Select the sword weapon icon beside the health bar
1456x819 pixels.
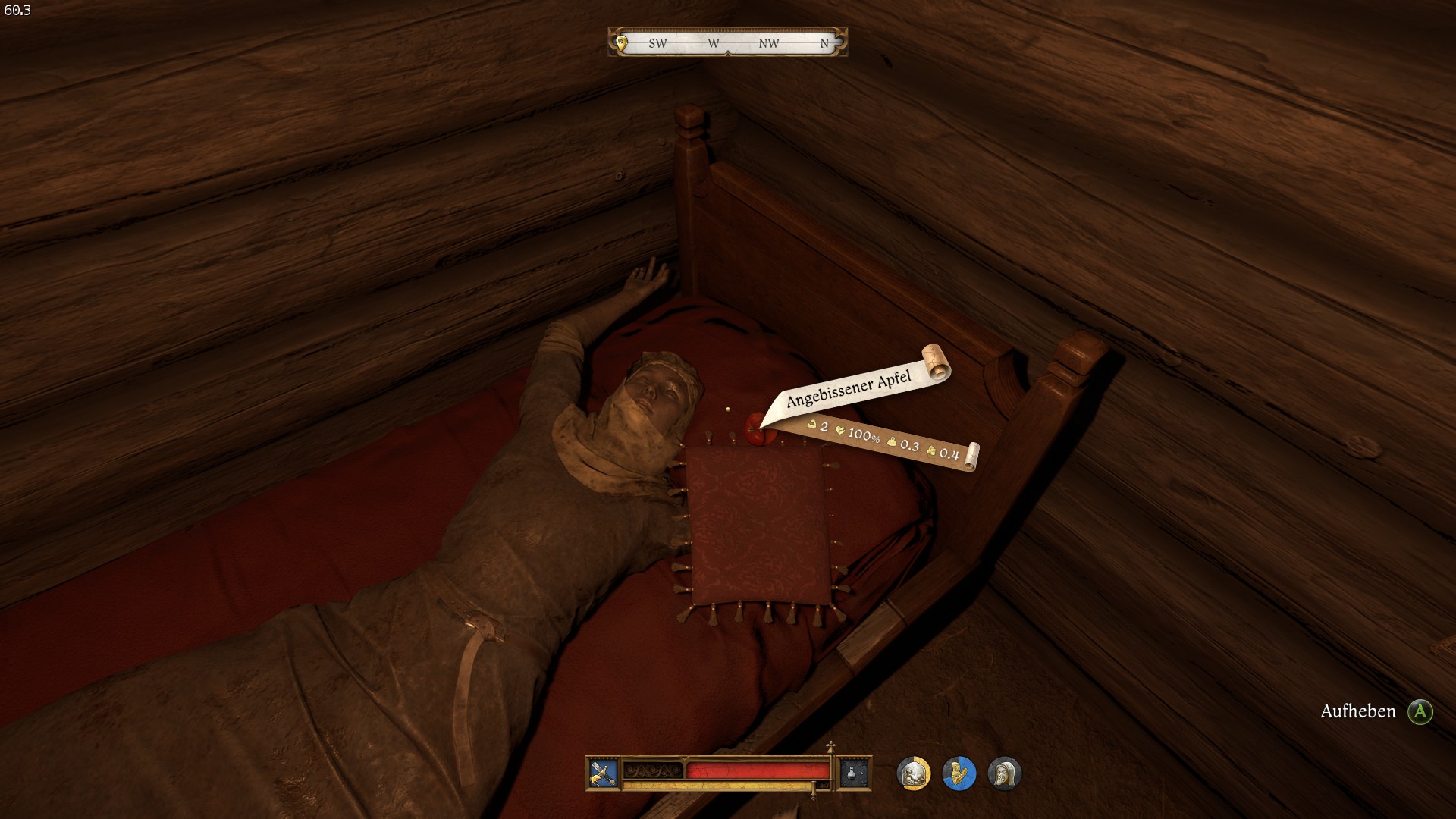603,773
